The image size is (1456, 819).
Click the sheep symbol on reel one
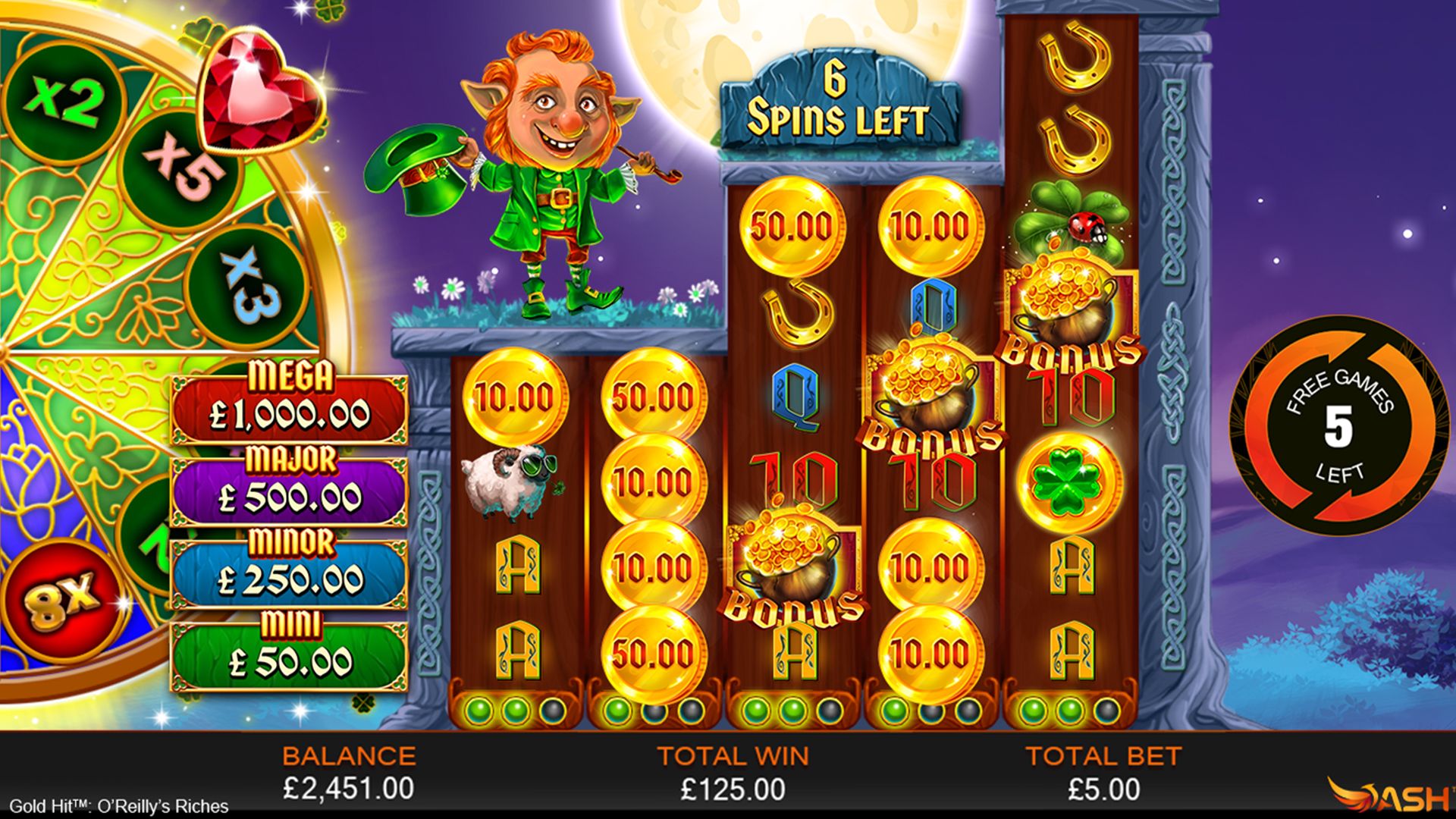tap(507, 483)
